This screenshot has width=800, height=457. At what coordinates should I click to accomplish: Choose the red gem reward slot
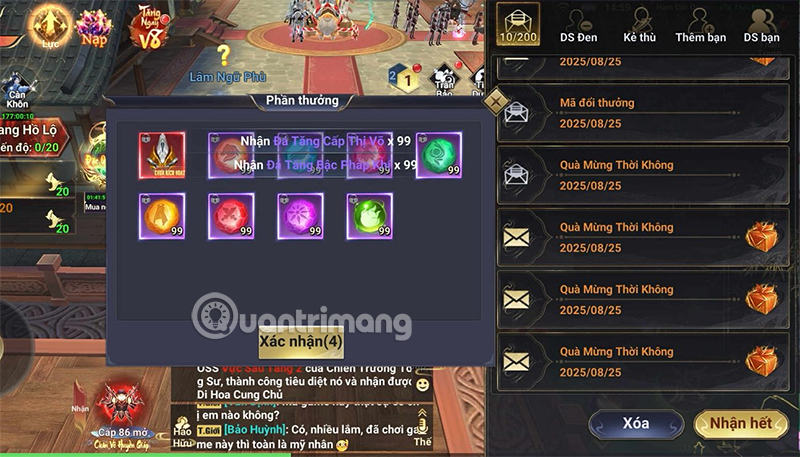coord(231,216)
